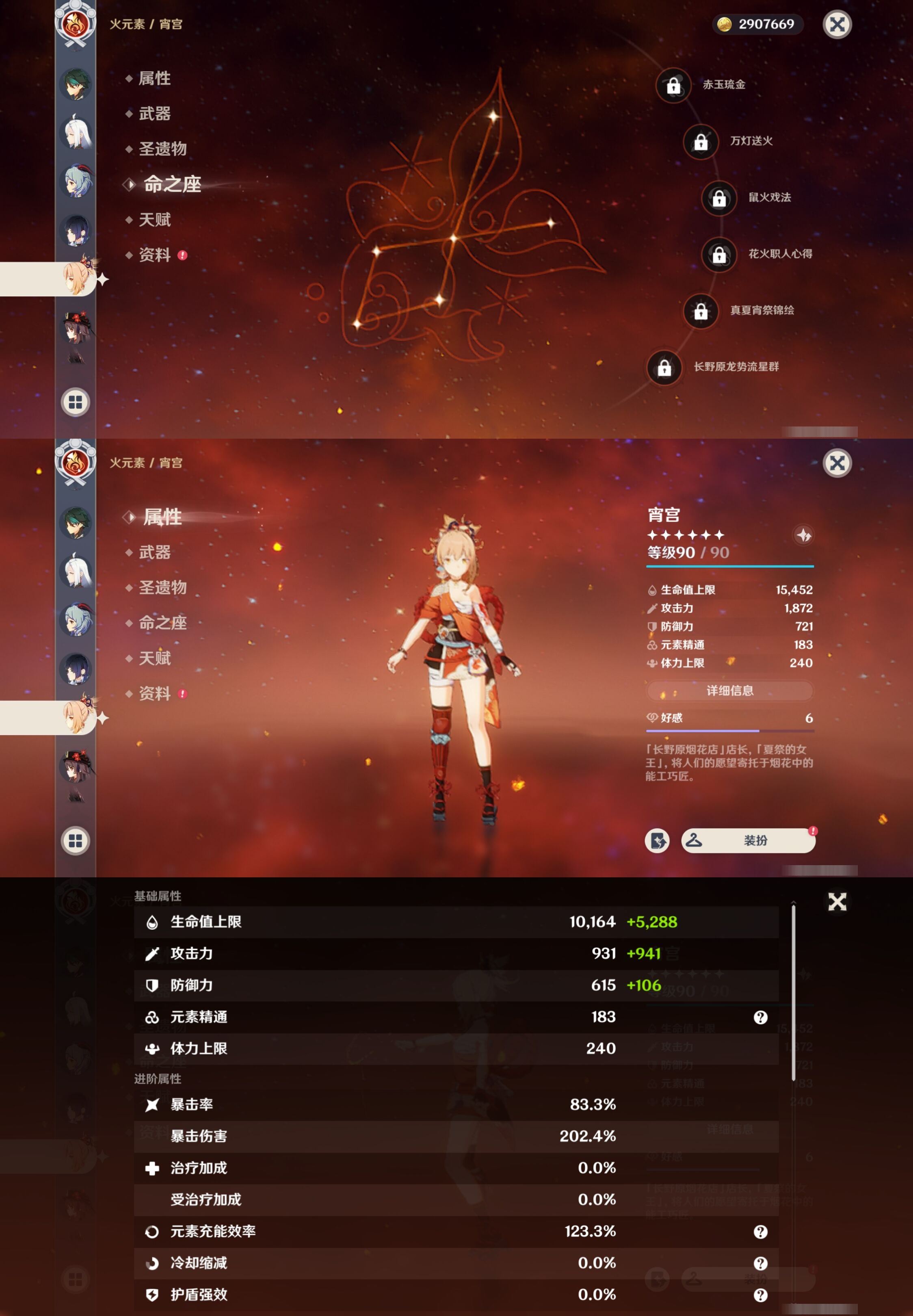Viewport: 913px width, 1316px height.
Task: Select the highlighted 命之座 tab
Action: pyautogui.click(x=172, y=184)
